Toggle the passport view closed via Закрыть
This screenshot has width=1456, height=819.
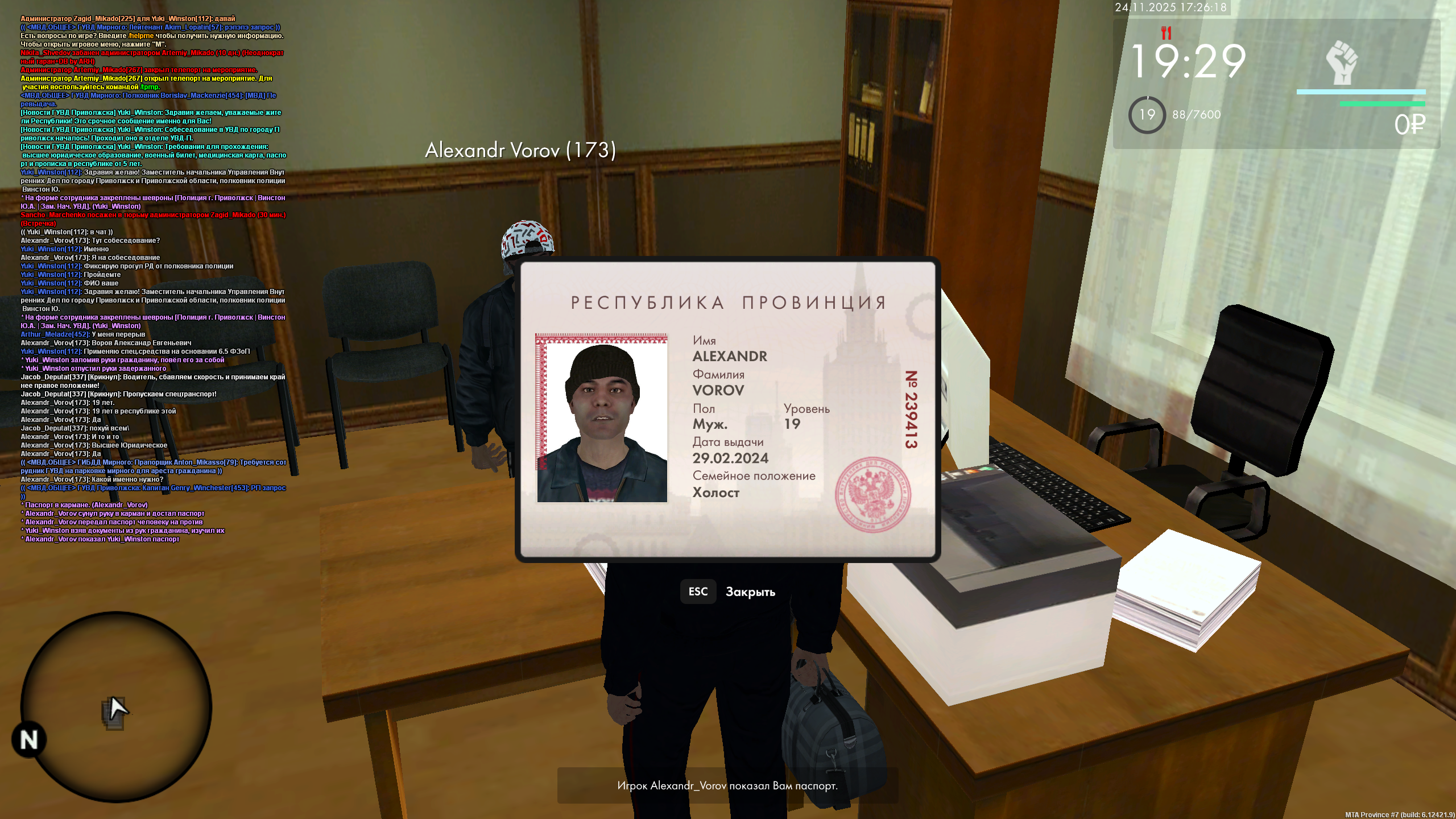click(x=751, y=591)
